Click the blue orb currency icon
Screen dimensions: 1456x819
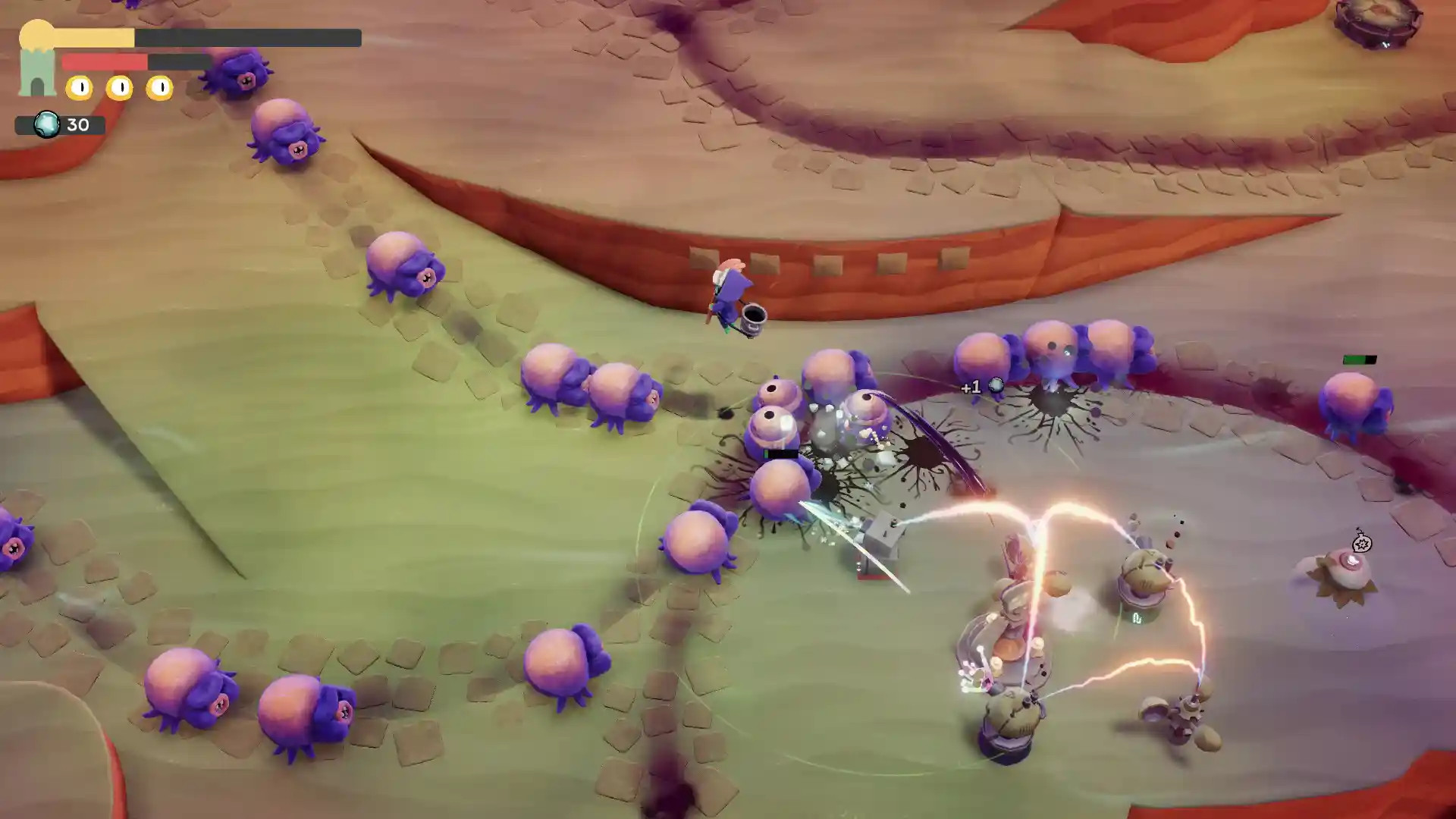point(47,124)
